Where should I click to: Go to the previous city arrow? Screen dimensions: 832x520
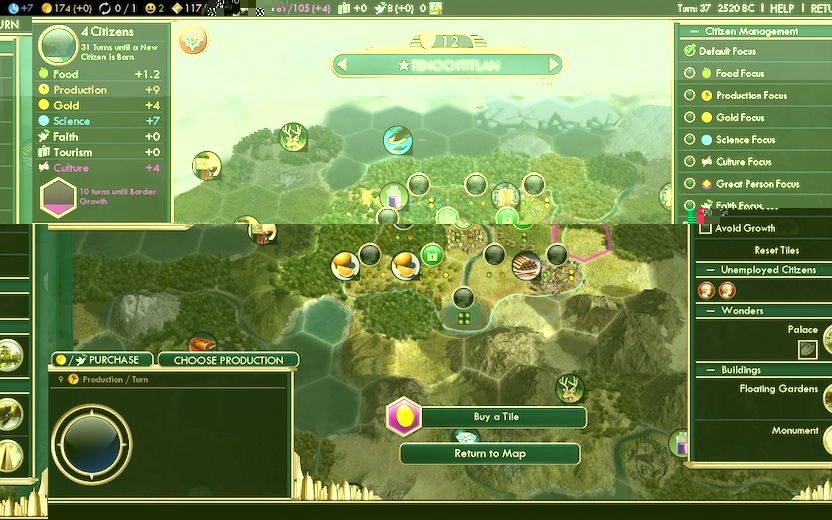coord(341,65)
